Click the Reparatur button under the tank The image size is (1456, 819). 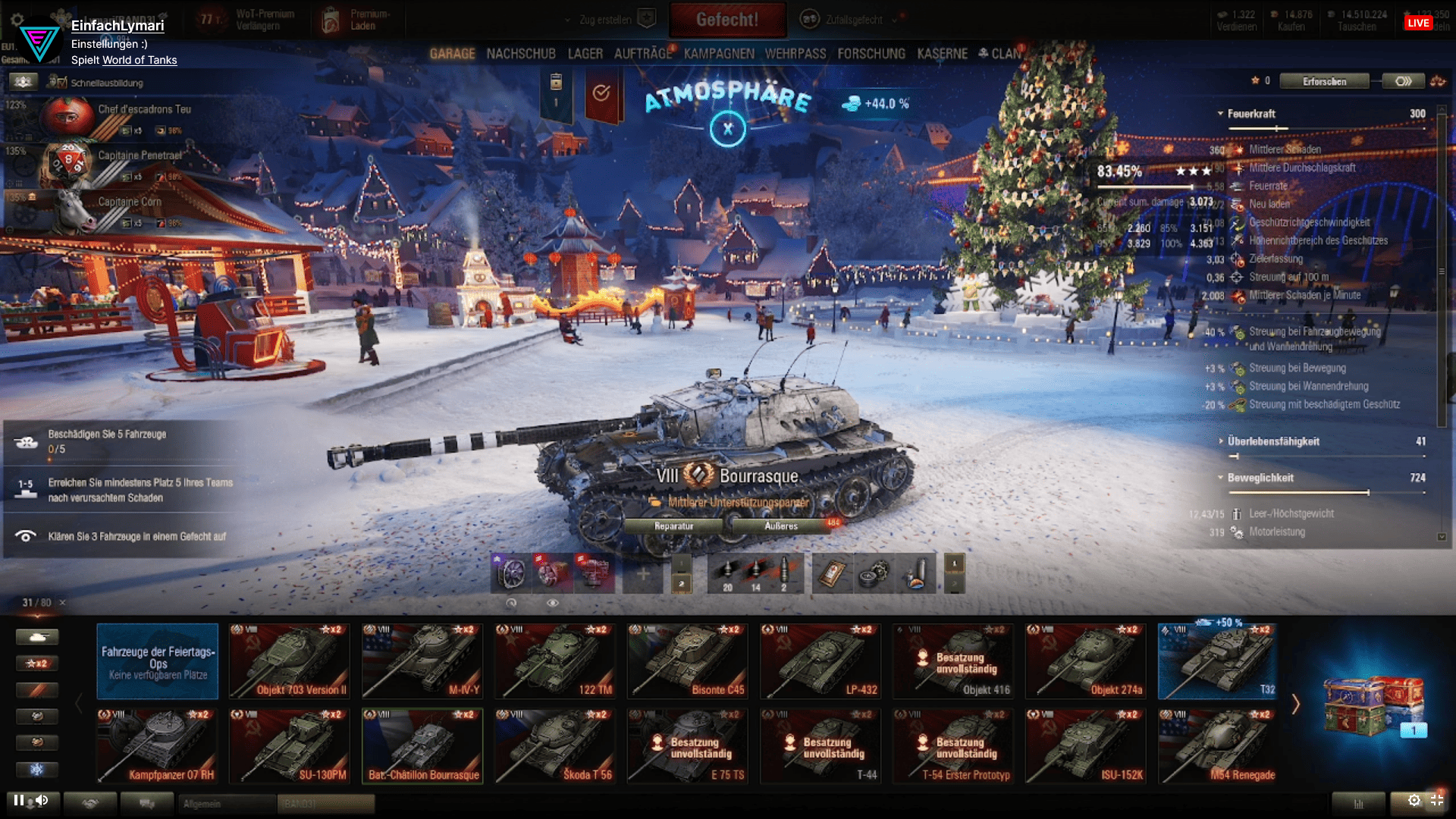click(673, 526)
